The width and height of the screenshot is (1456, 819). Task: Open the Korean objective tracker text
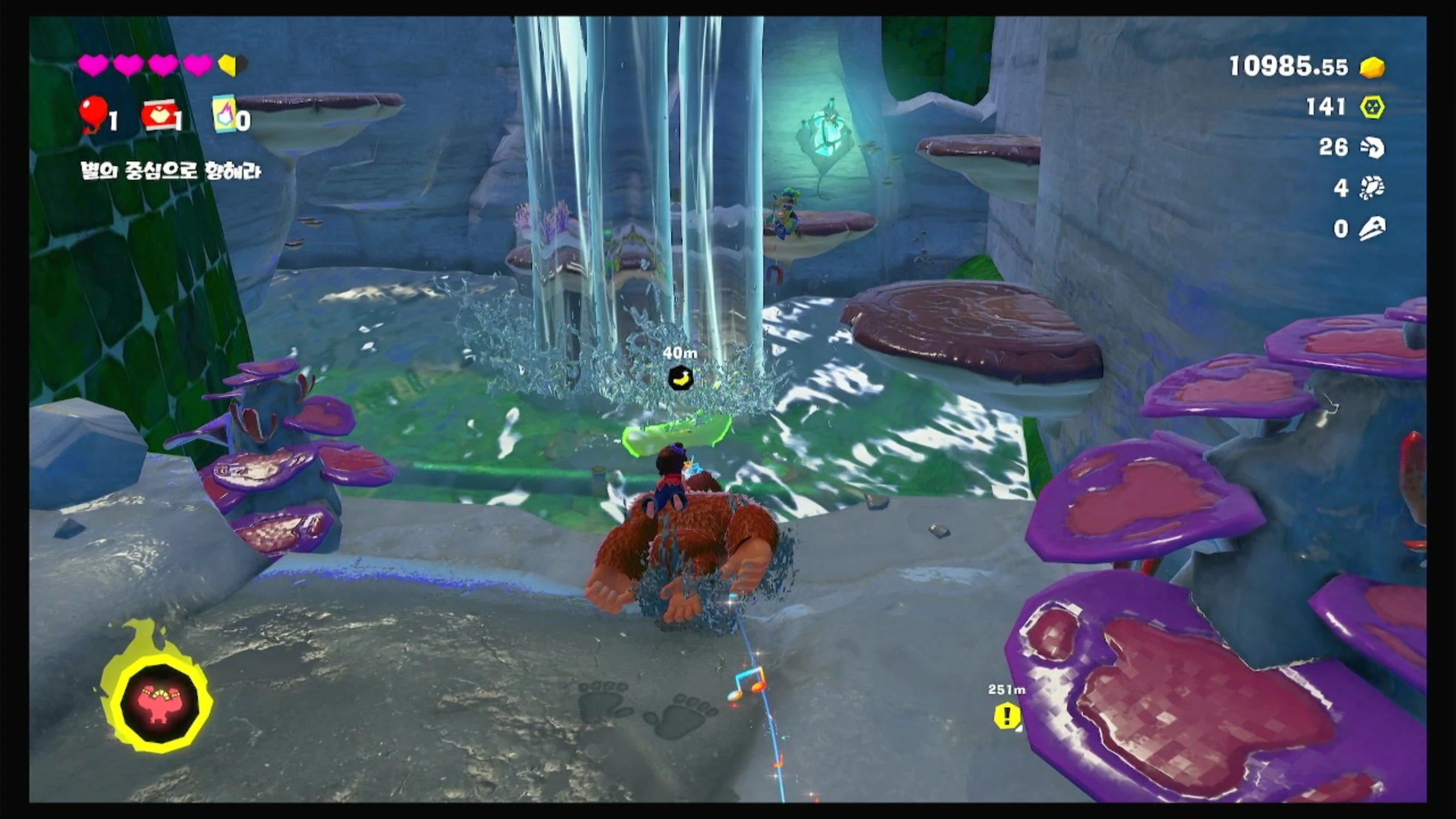pyautogui.click(x=171, y=171)
